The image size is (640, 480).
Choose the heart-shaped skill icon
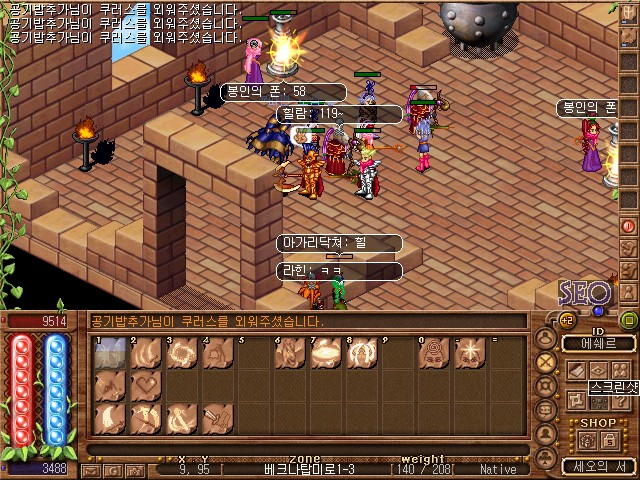click(146, 385)
